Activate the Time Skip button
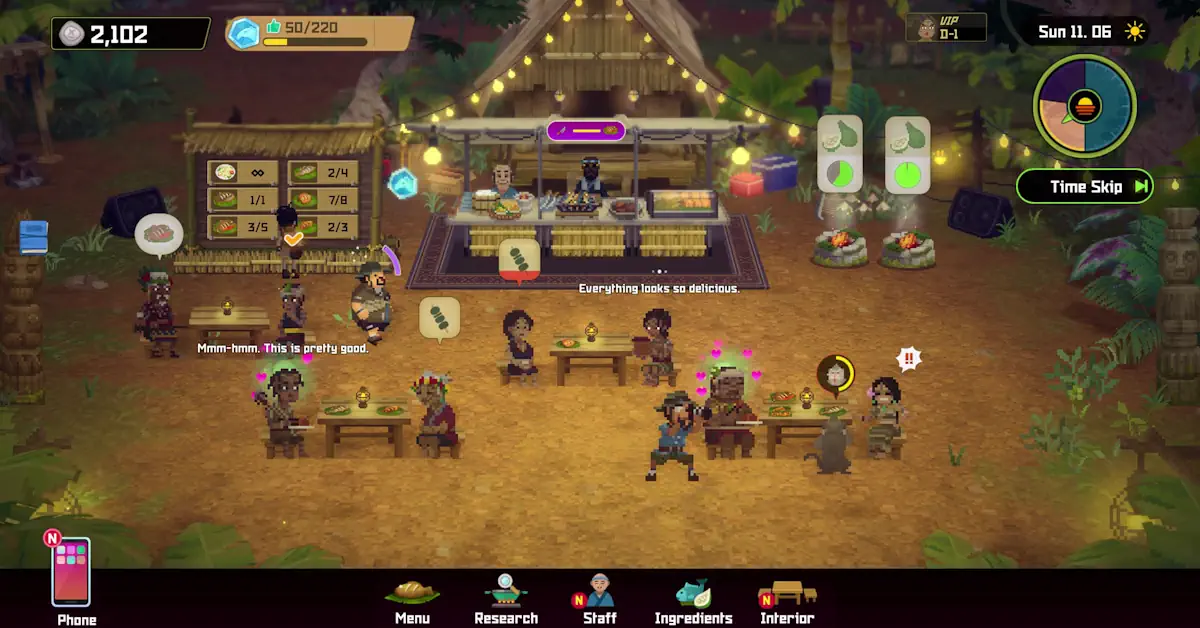 point(1085,186)
